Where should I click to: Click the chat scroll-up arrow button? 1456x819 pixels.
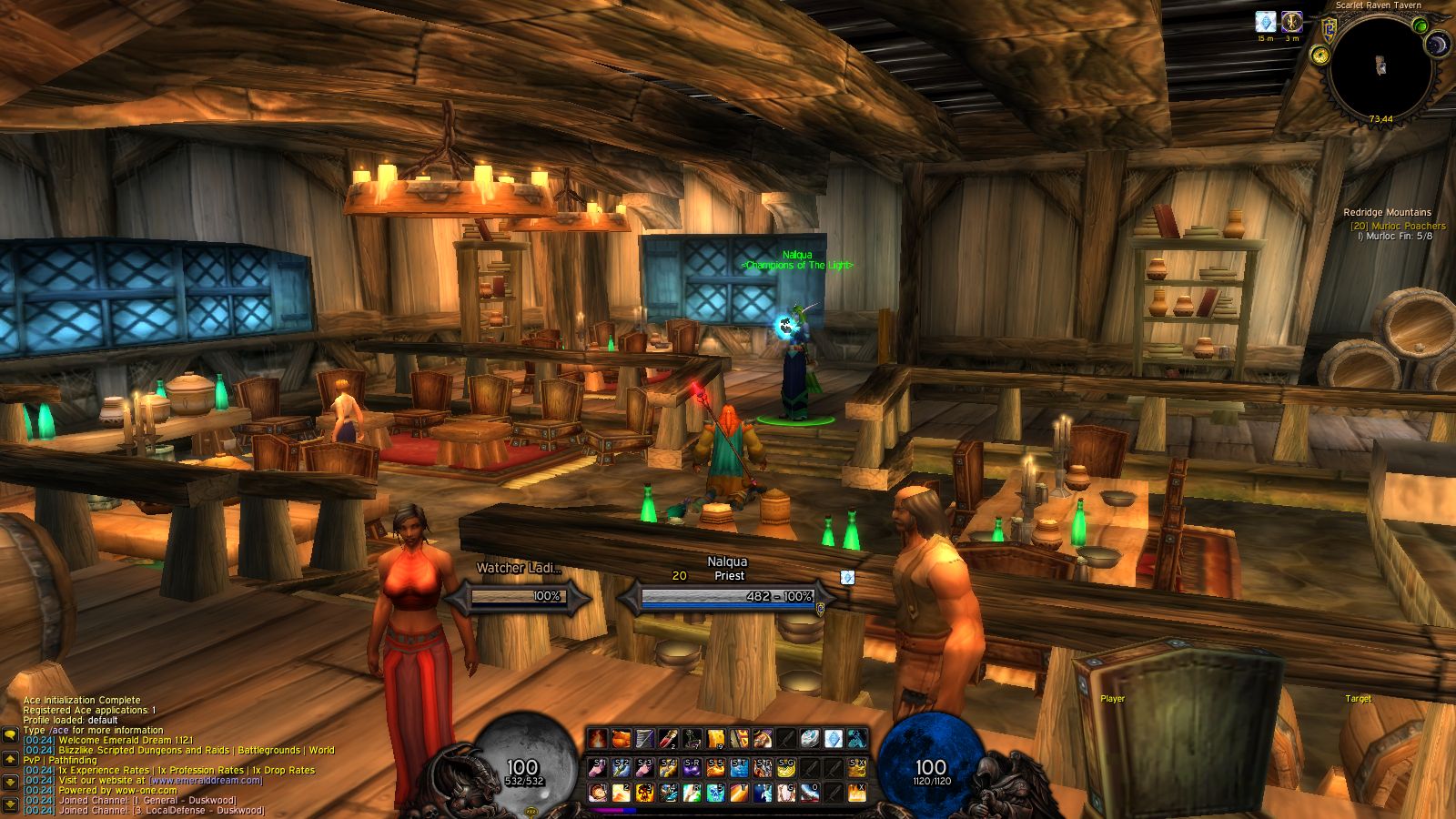pyautogui.click(x=9, y=760)
